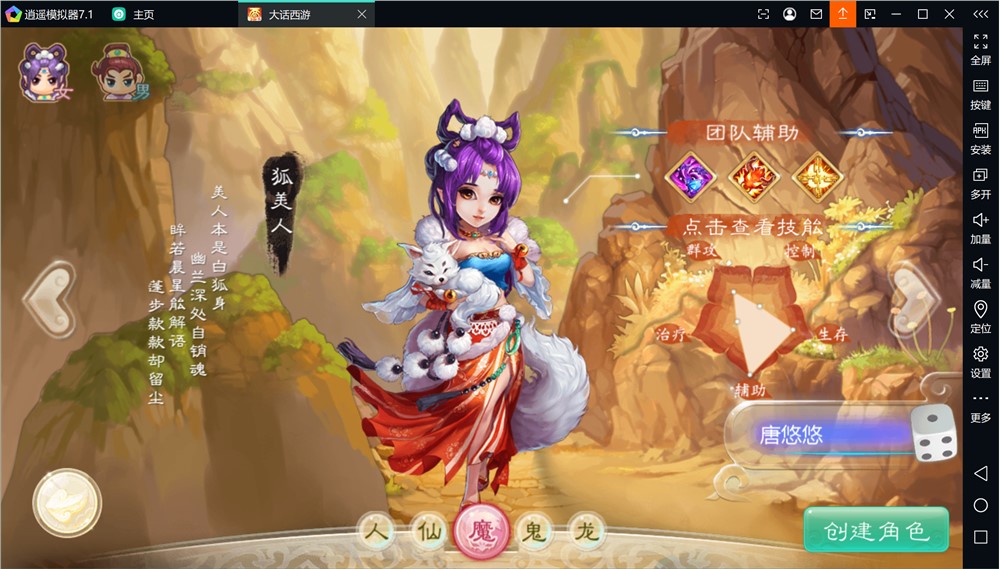
Task: Switch to the 主页 home tab
Action: 133,14
